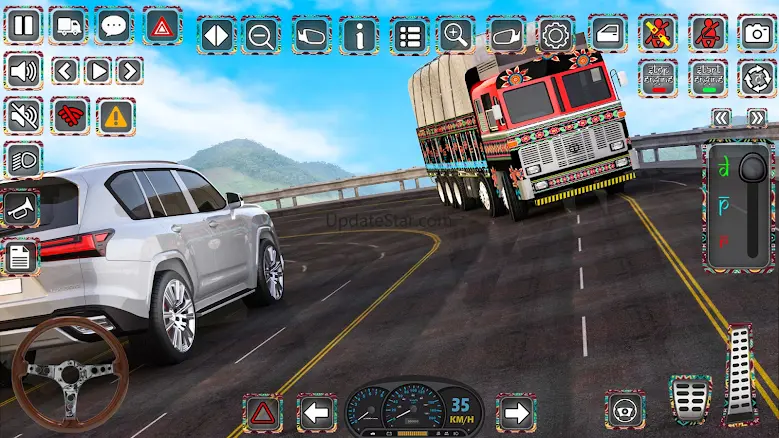
Task: Show the info panel
Action: click(x=359, y=36)
